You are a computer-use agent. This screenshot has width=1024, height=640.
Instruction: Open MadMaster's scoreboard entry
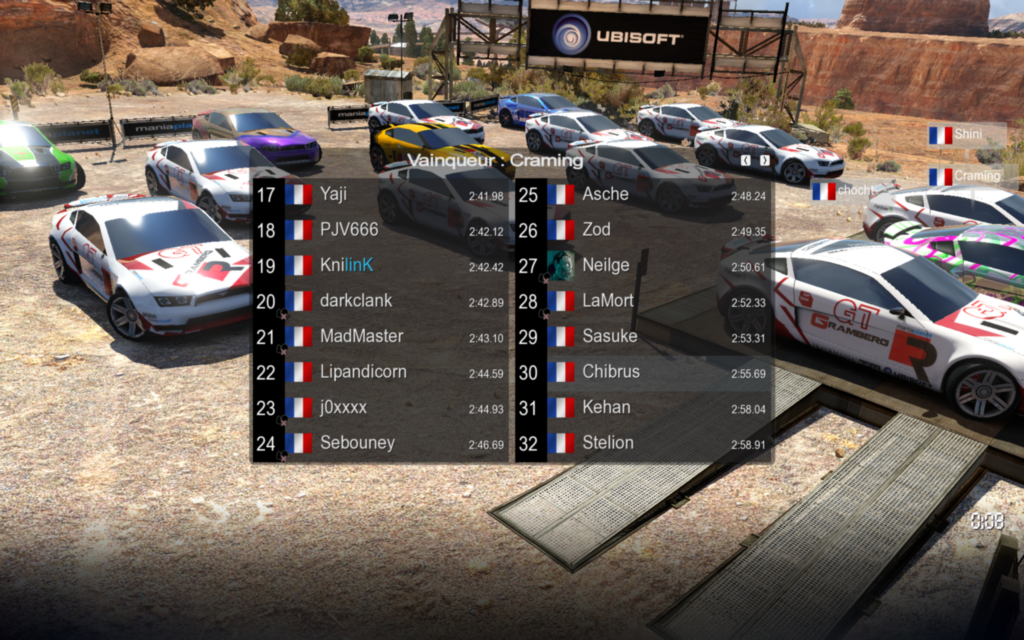381,336
